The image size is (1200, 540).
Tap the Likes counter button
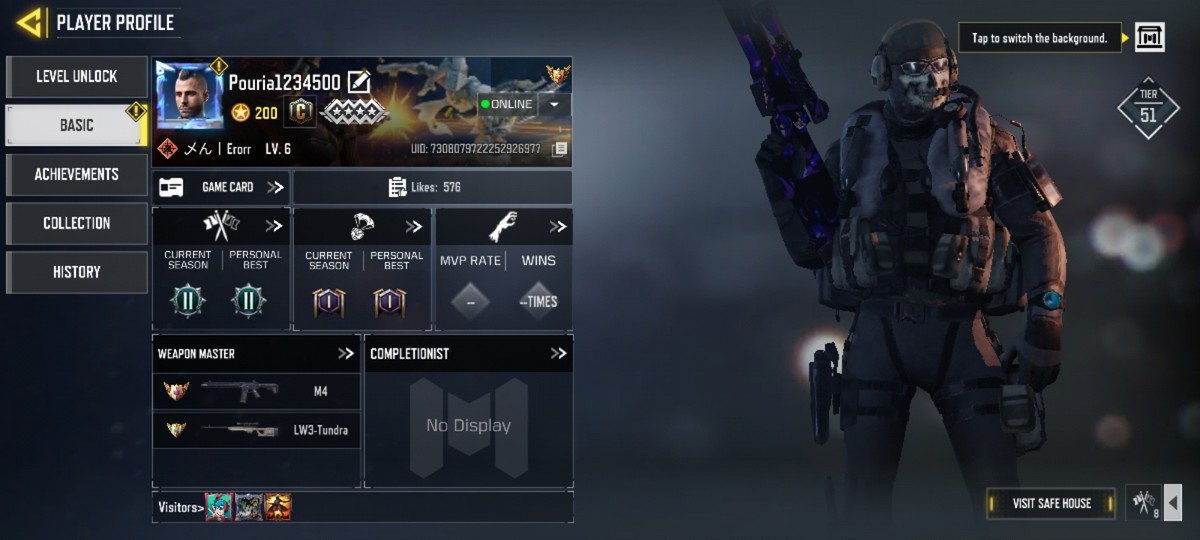(432, 187)
